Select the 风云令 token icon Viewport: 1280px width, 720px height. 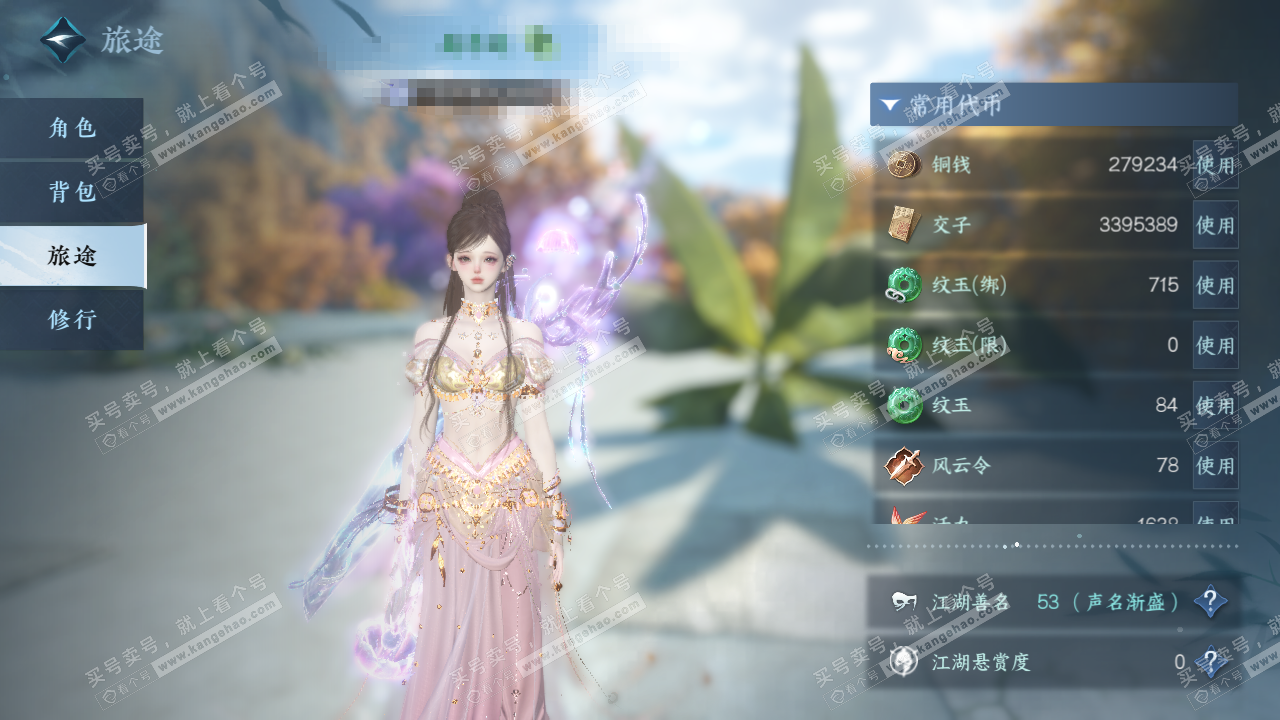coord(904,465)
